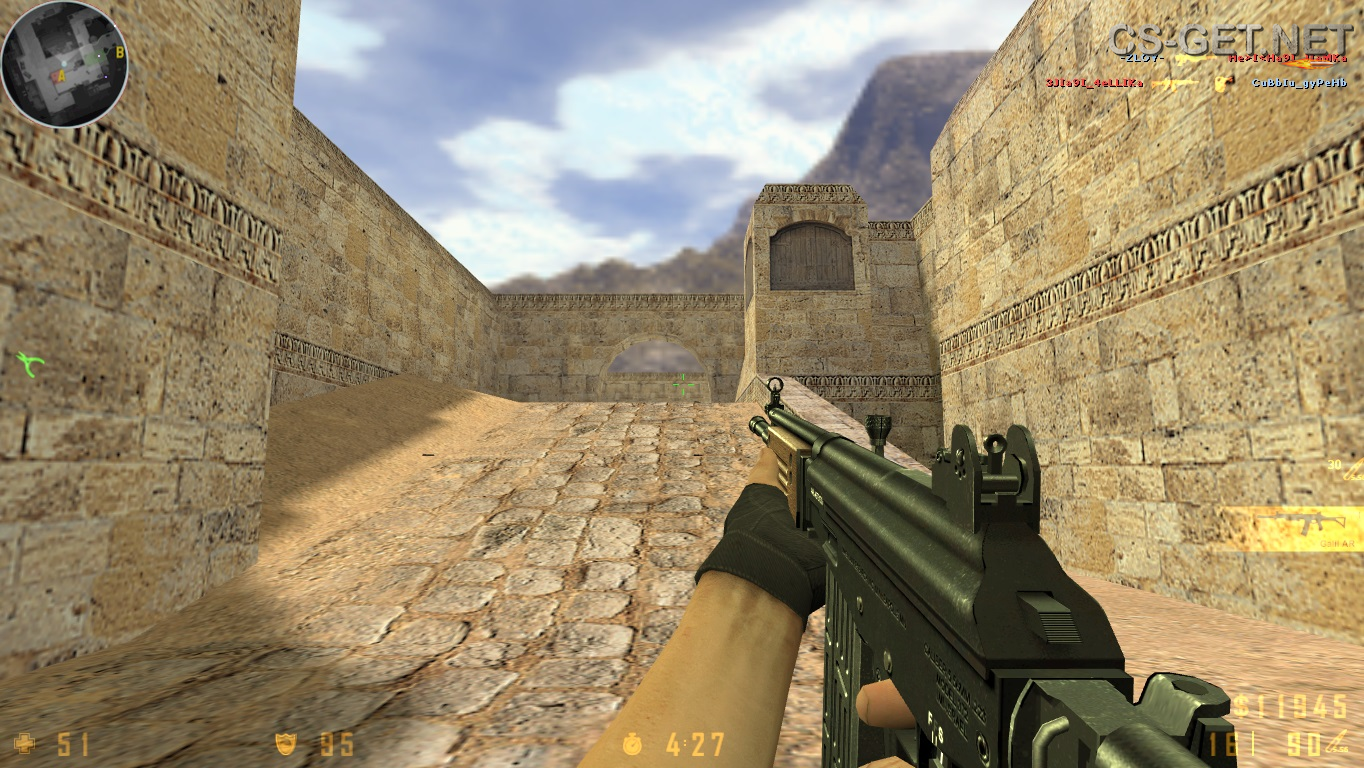
Task: Click the bomb site B marker on radar
Action: pyautogui.click(x=120, y=52)
